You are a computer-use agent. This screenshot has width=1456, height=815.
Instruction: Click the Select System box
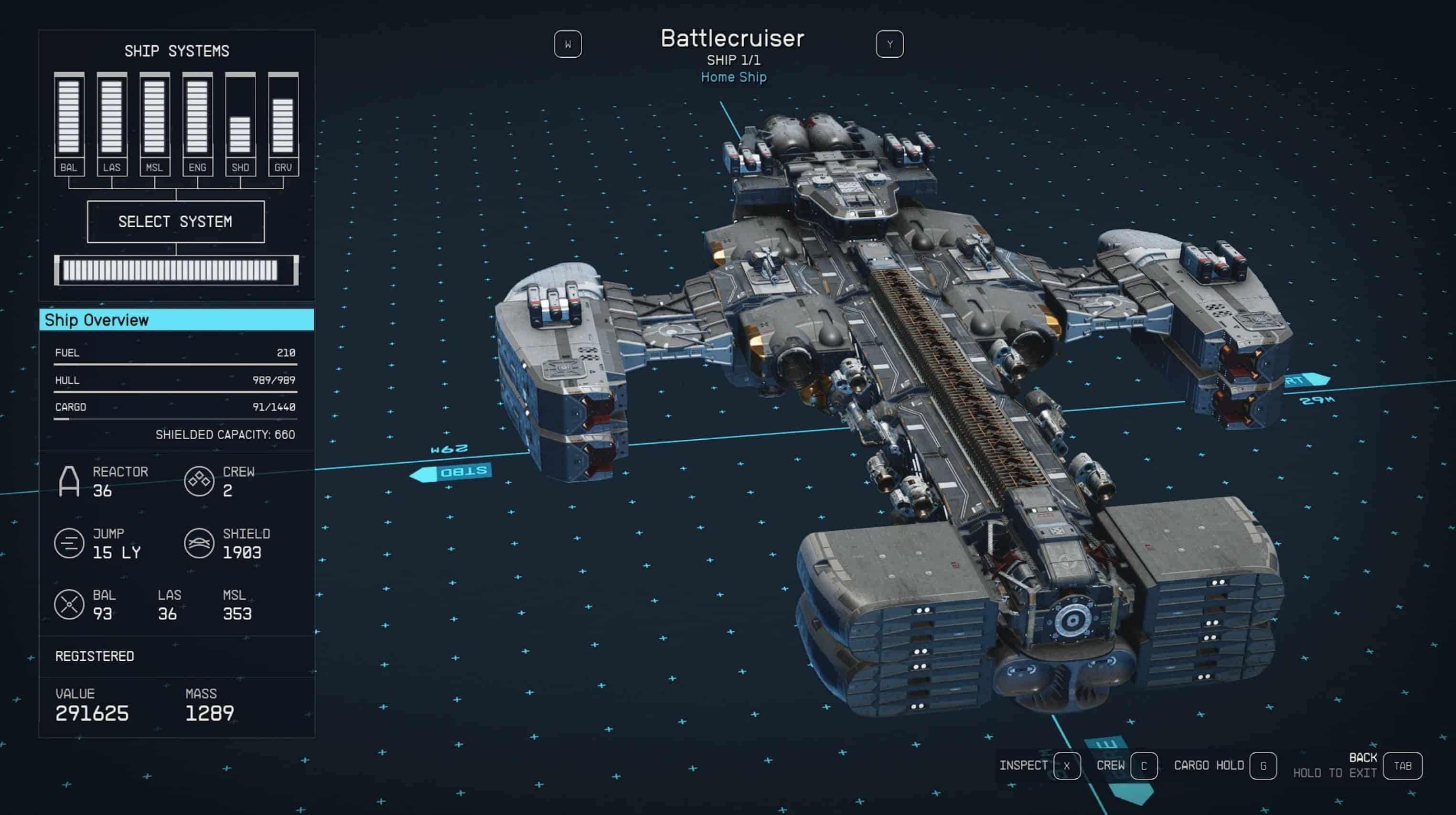(175, 222)
